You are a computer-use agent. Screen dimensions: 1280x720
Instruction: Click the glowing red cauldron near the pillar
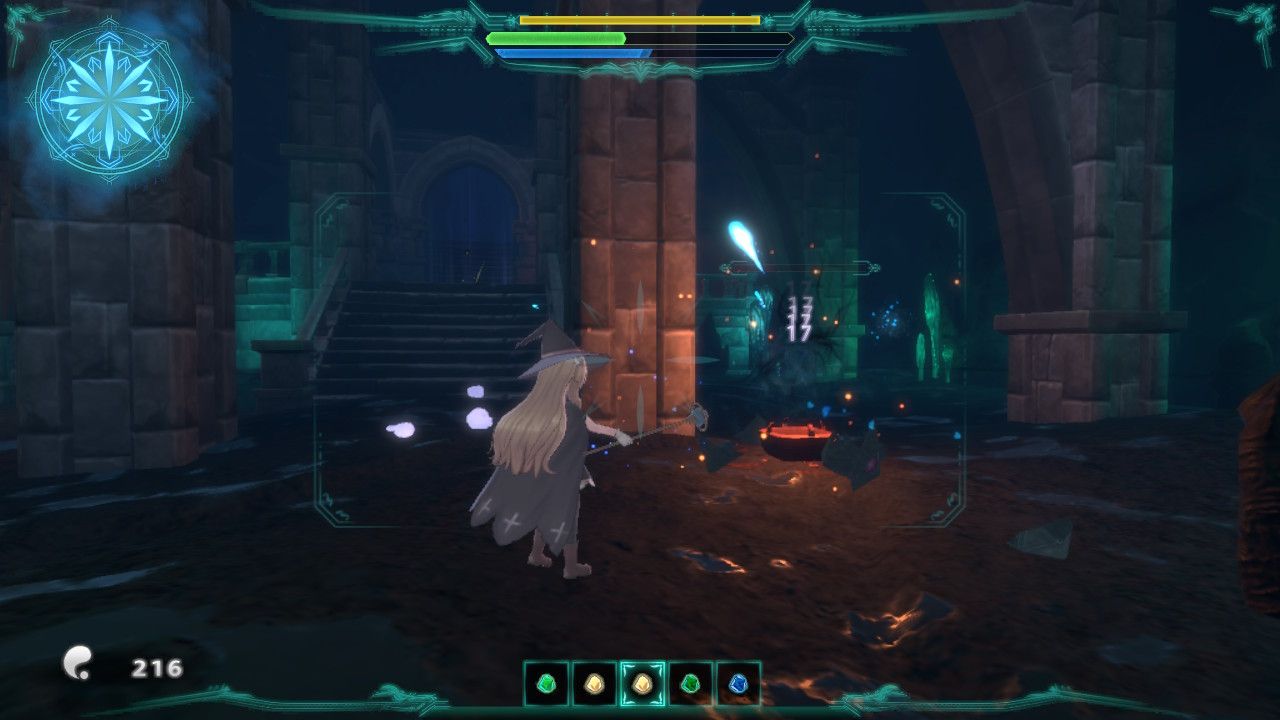pos(795,438)
